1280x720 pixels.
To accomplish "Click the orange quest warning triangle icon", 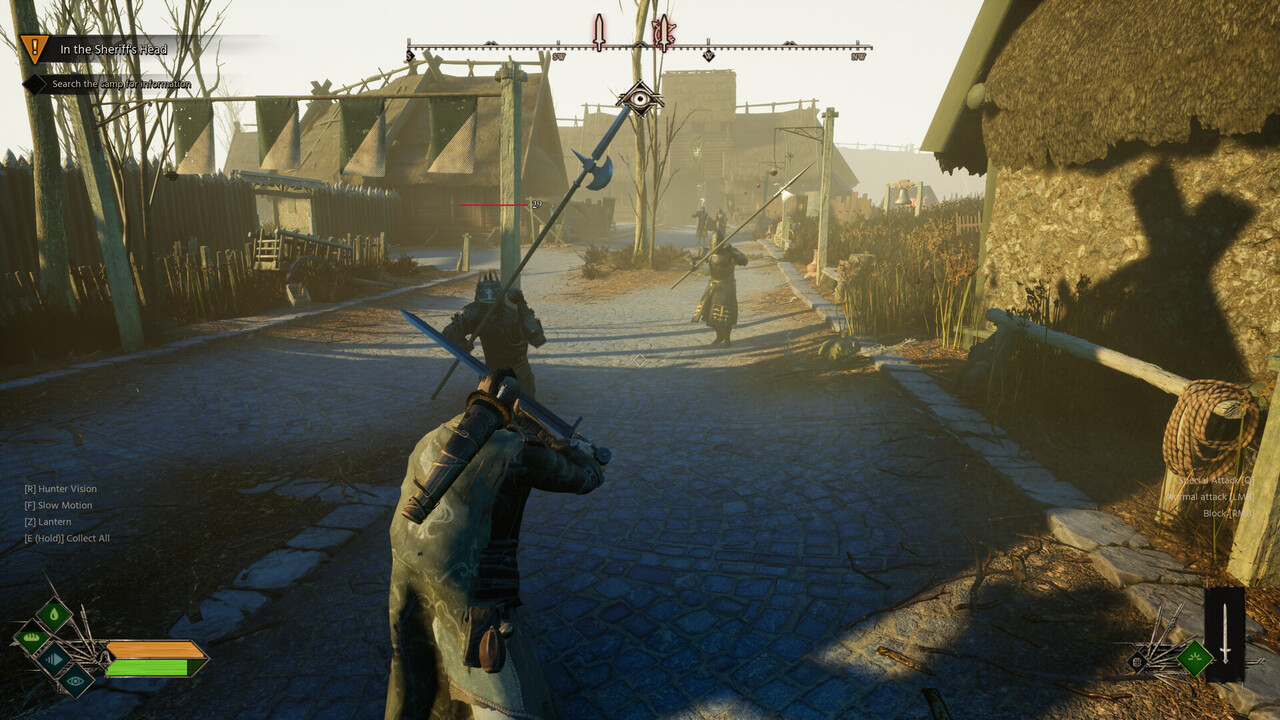I will (35, 47).
